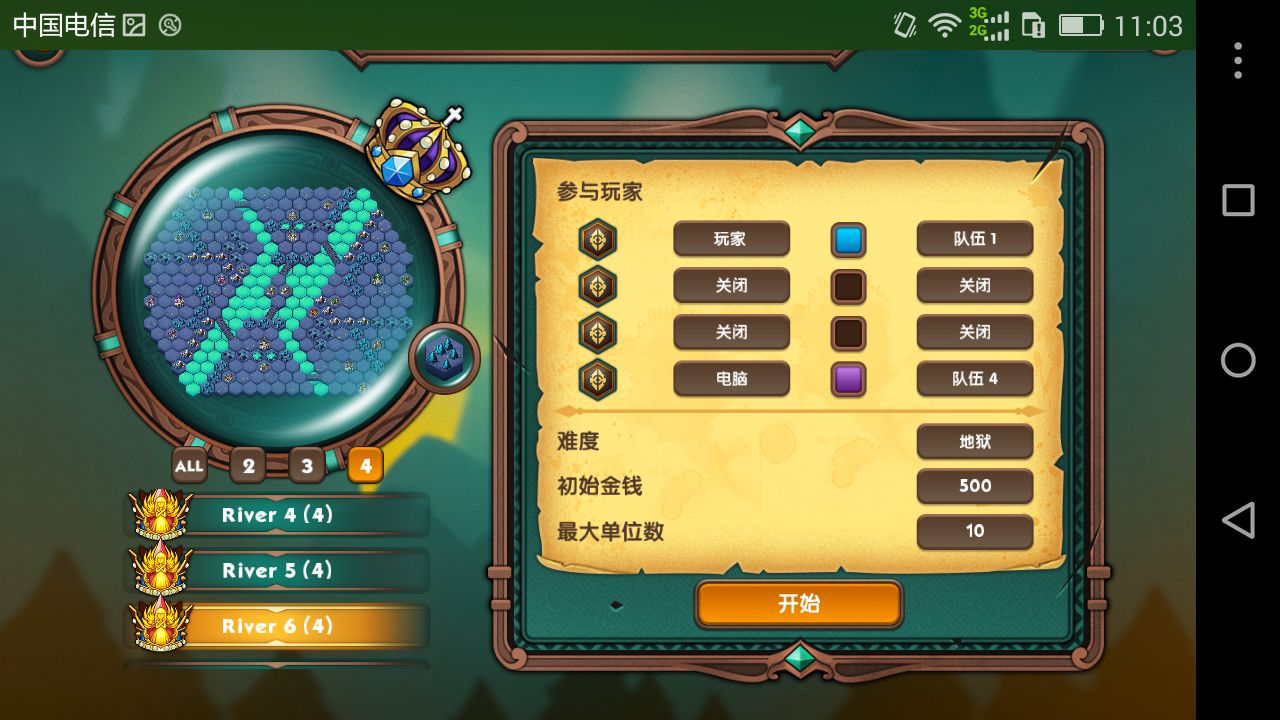Start the match with the orange 开始 button
Screen dimensions: 1280x720
click(799, 604)
